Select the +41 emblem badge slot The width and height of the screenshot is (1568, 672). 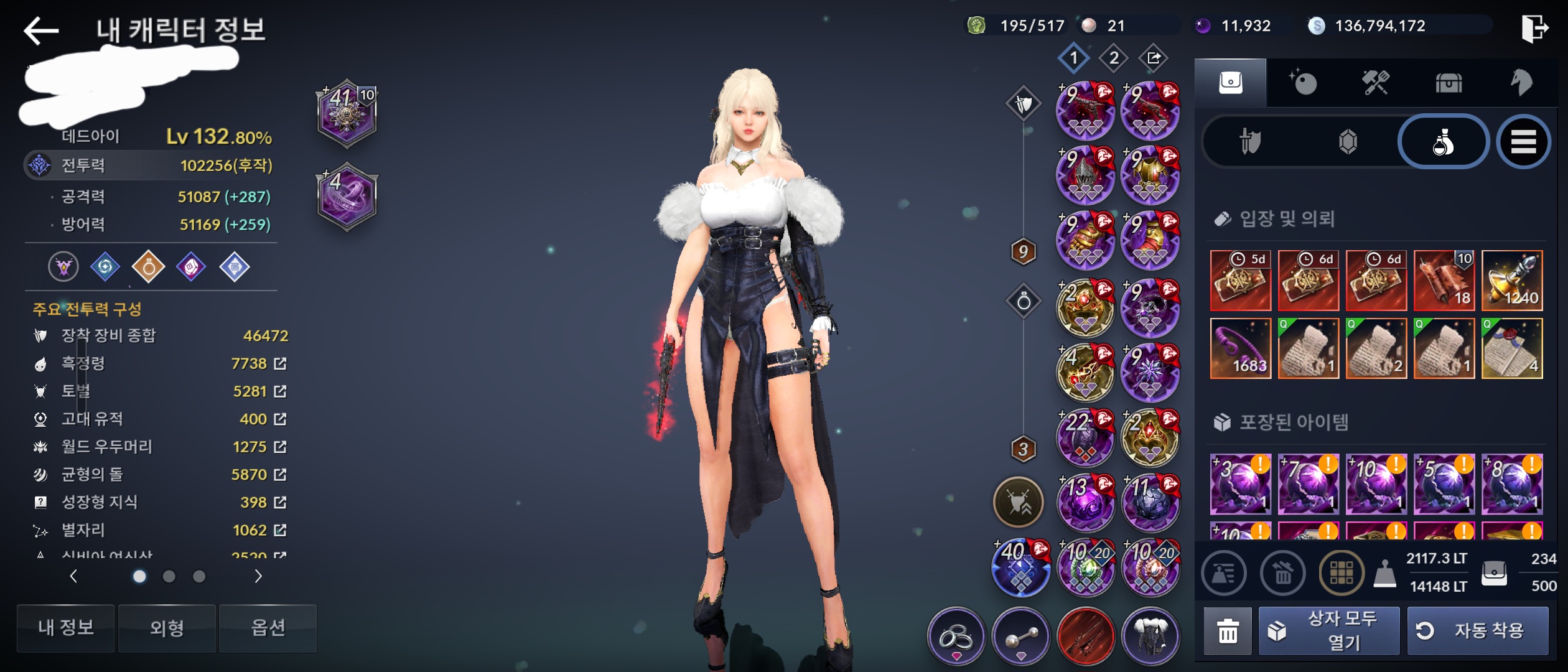[x=347, y=113]
